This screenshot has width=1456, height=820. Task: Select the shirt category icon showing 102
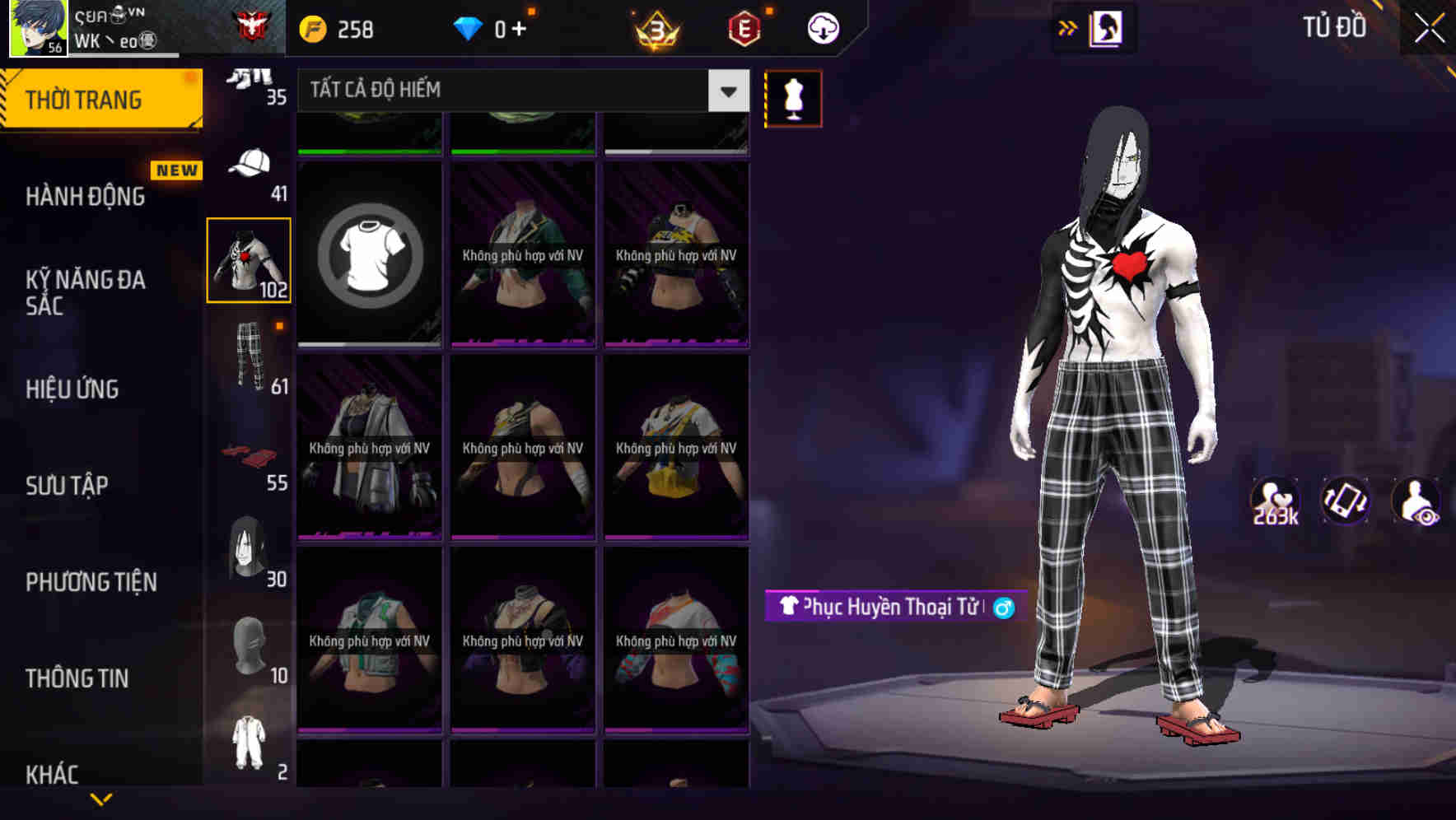249,259
